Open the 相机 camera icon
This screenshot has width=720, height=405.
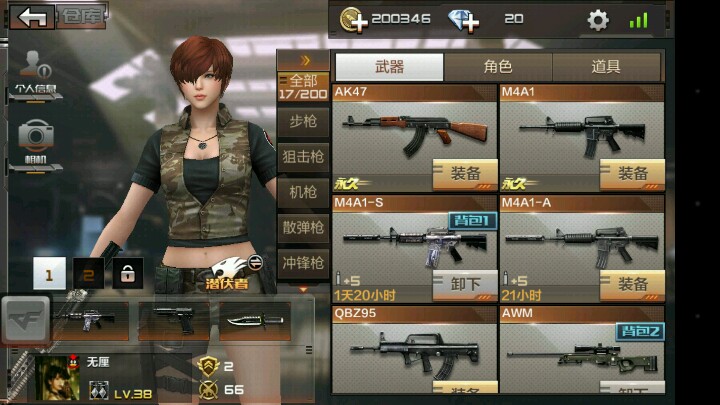point(35,140)
